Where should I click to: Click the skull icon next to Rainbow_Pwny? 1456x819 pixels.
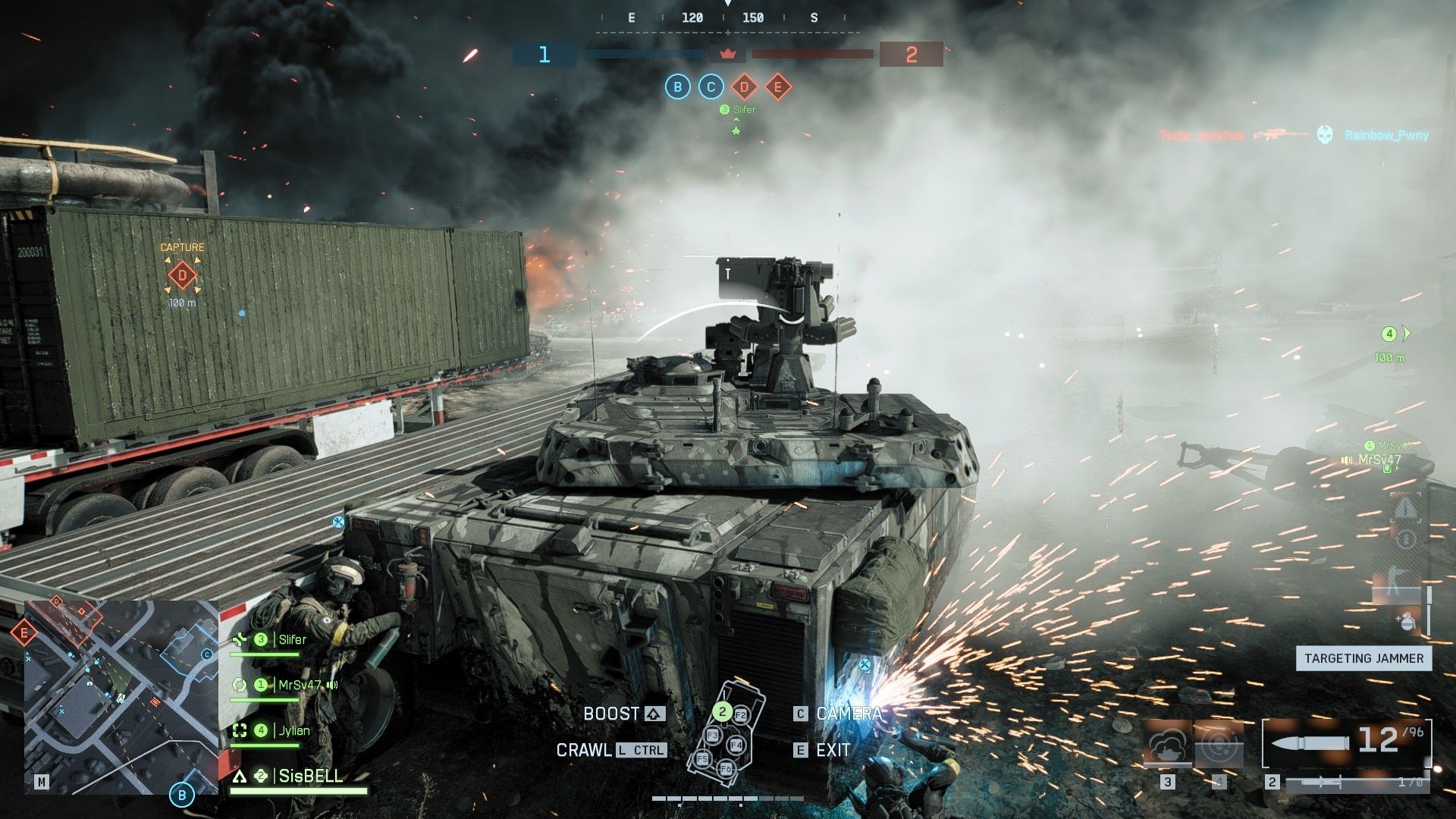(1325, 133)
